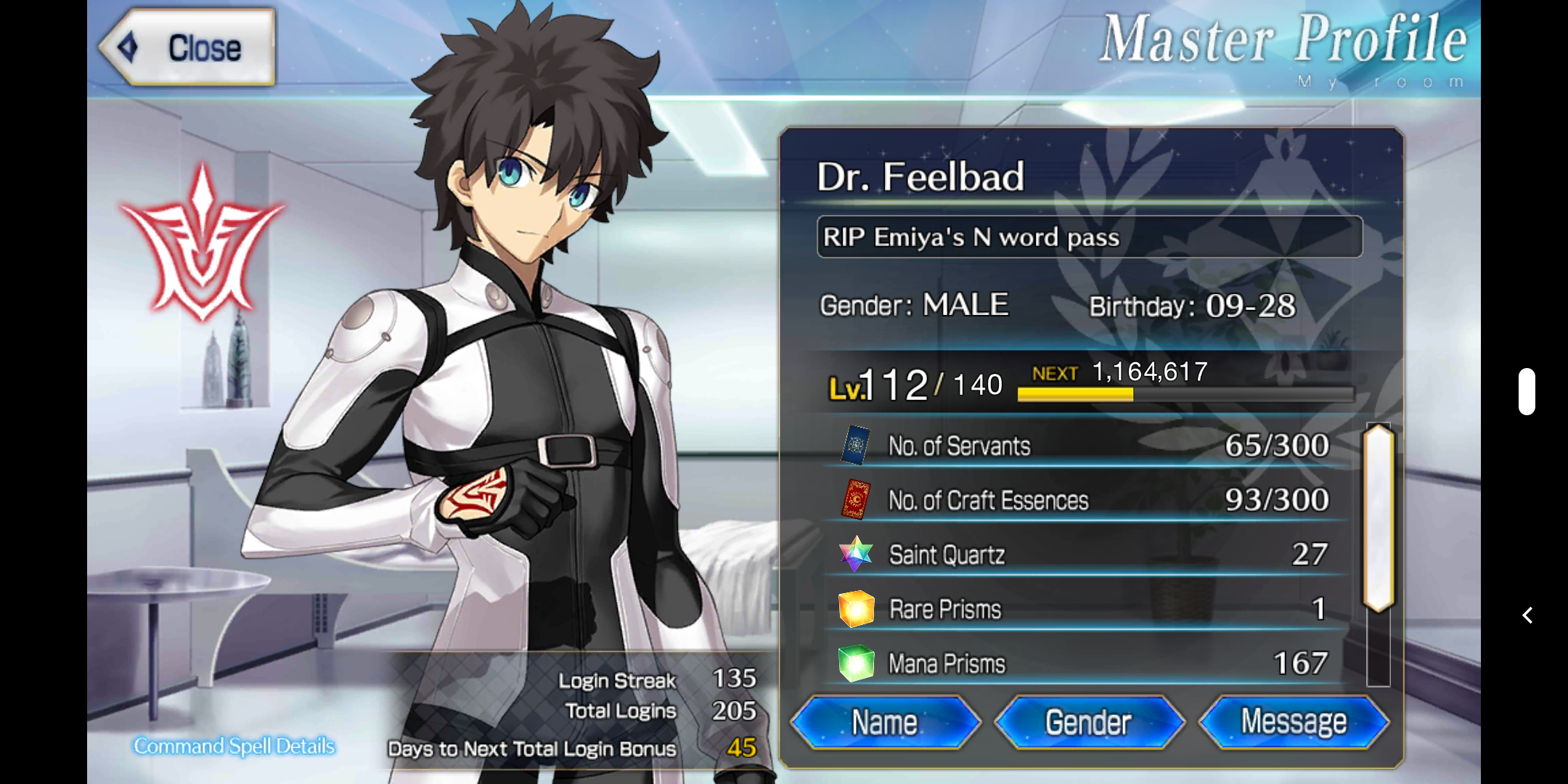
Task: Click the profile stats scrollbar handle
Action: click(1379, 518)
